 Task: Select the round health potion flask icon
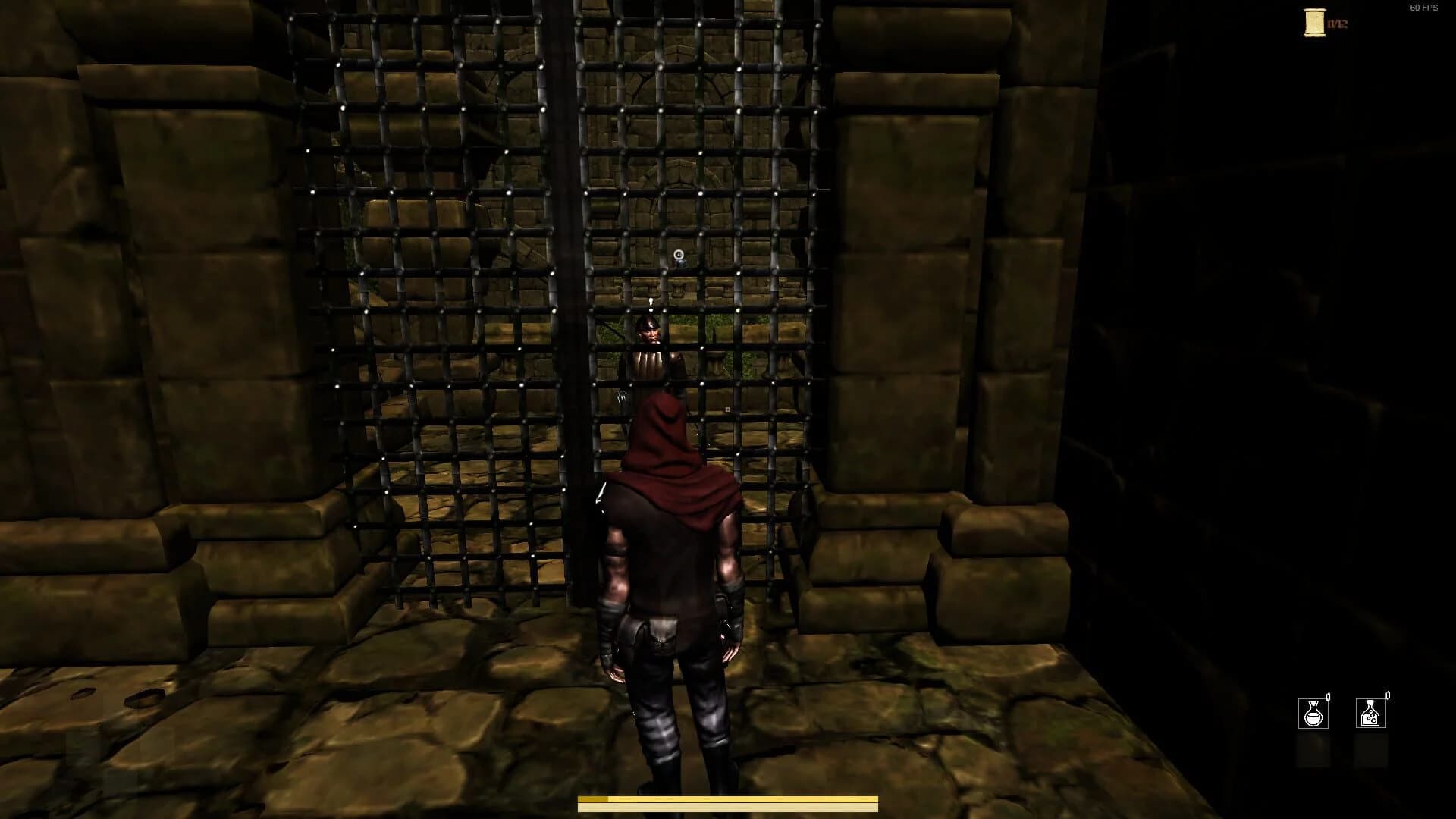click(1313, 714)
